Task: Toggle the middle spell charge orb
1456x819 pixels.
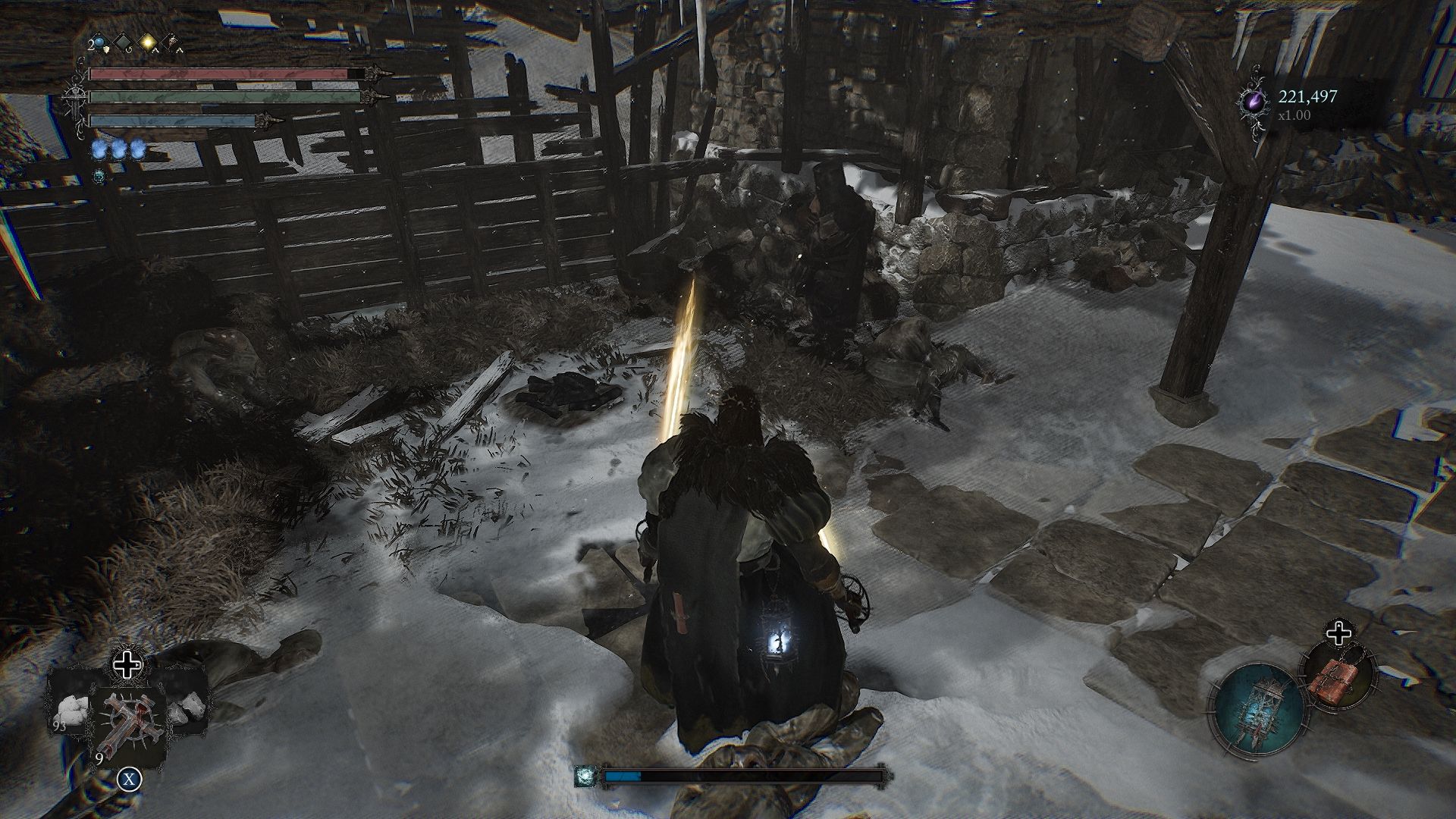Action: 119,149
